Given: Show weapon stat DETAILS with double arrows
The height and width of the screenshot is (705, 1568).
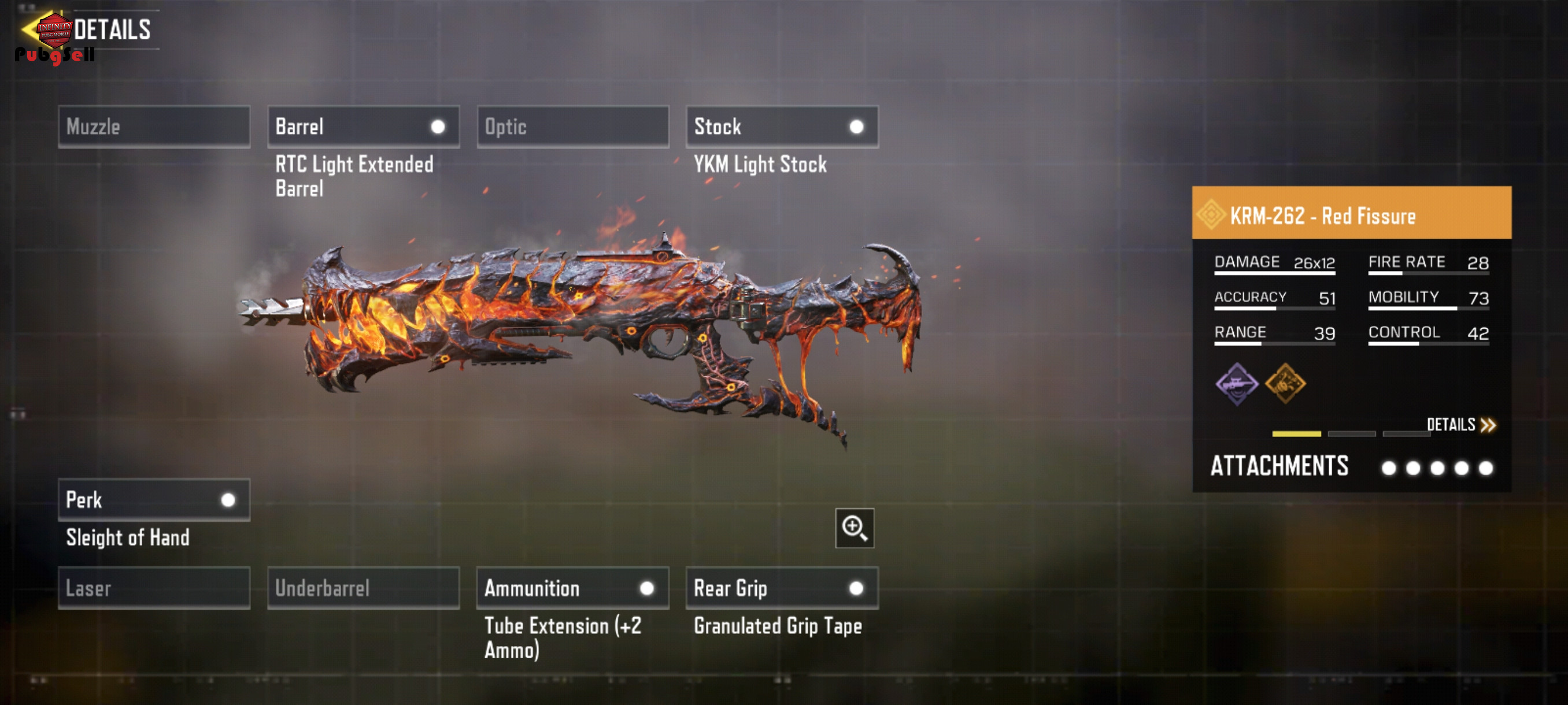Looking at the screenshot, I should click(x=1461, y=425).
